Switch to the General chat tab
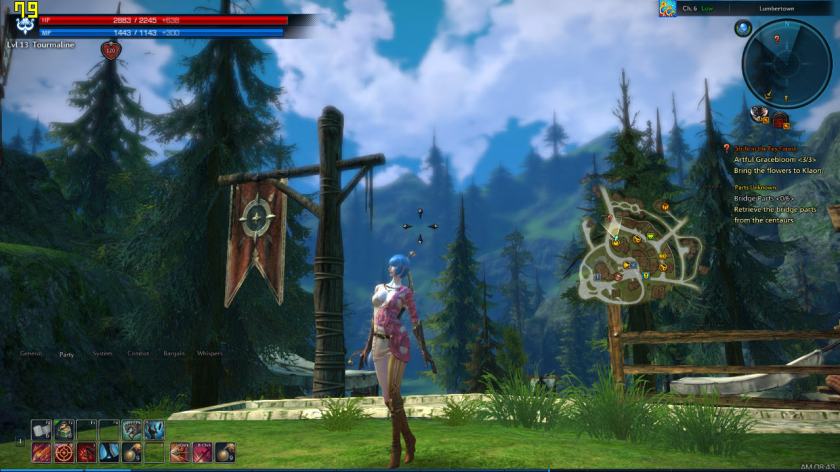The image size is (840, 472). (x=31, y=354)
